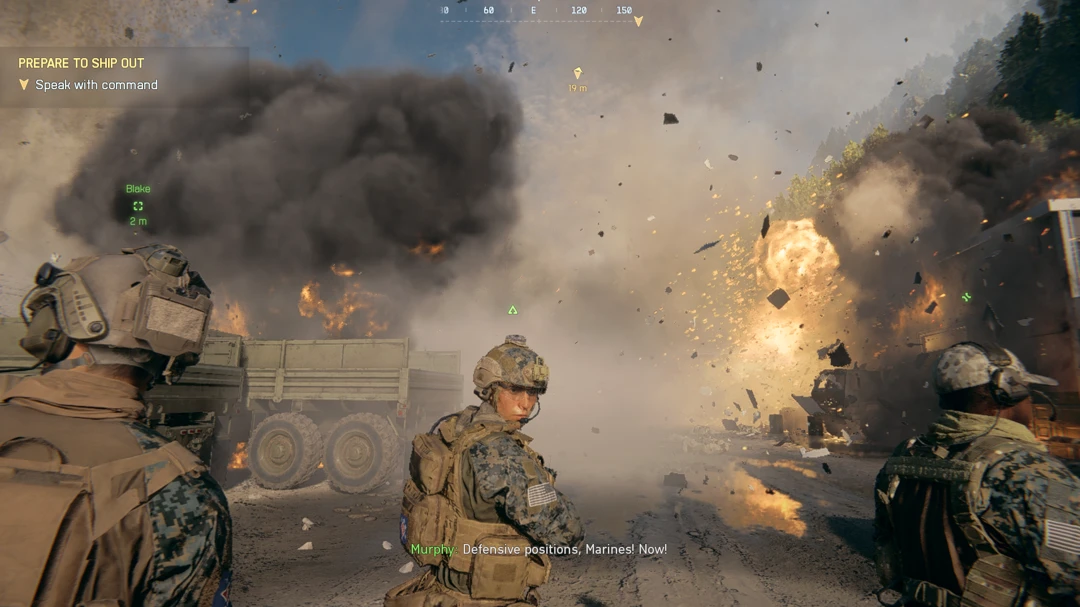Viewport: 1080px width, 607px height.
Task: Click the compass heading bar
Action: pos(540,11)
